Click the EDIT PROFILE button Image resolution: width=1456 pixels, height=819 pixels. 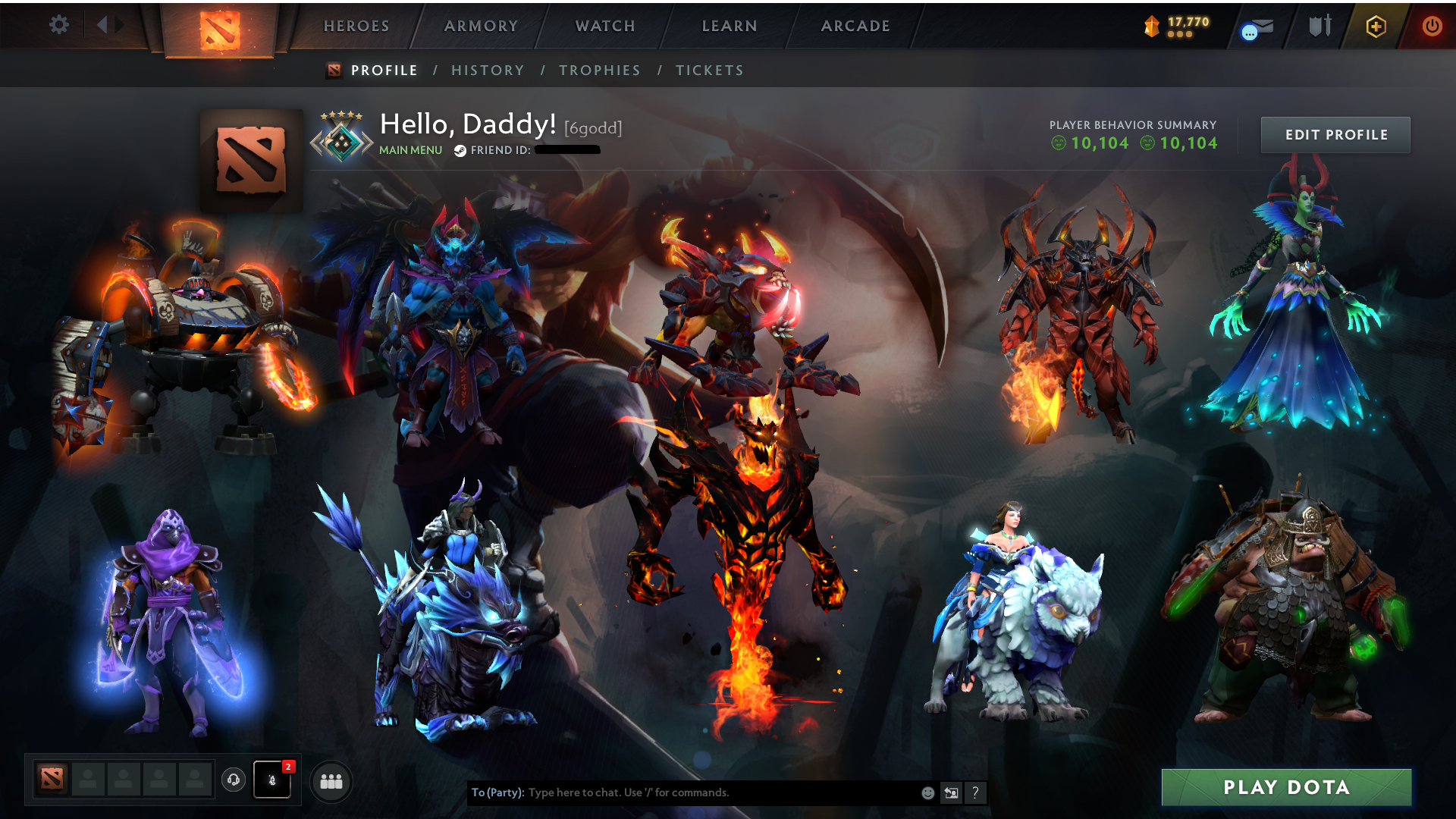click(x=1335, y=134)
